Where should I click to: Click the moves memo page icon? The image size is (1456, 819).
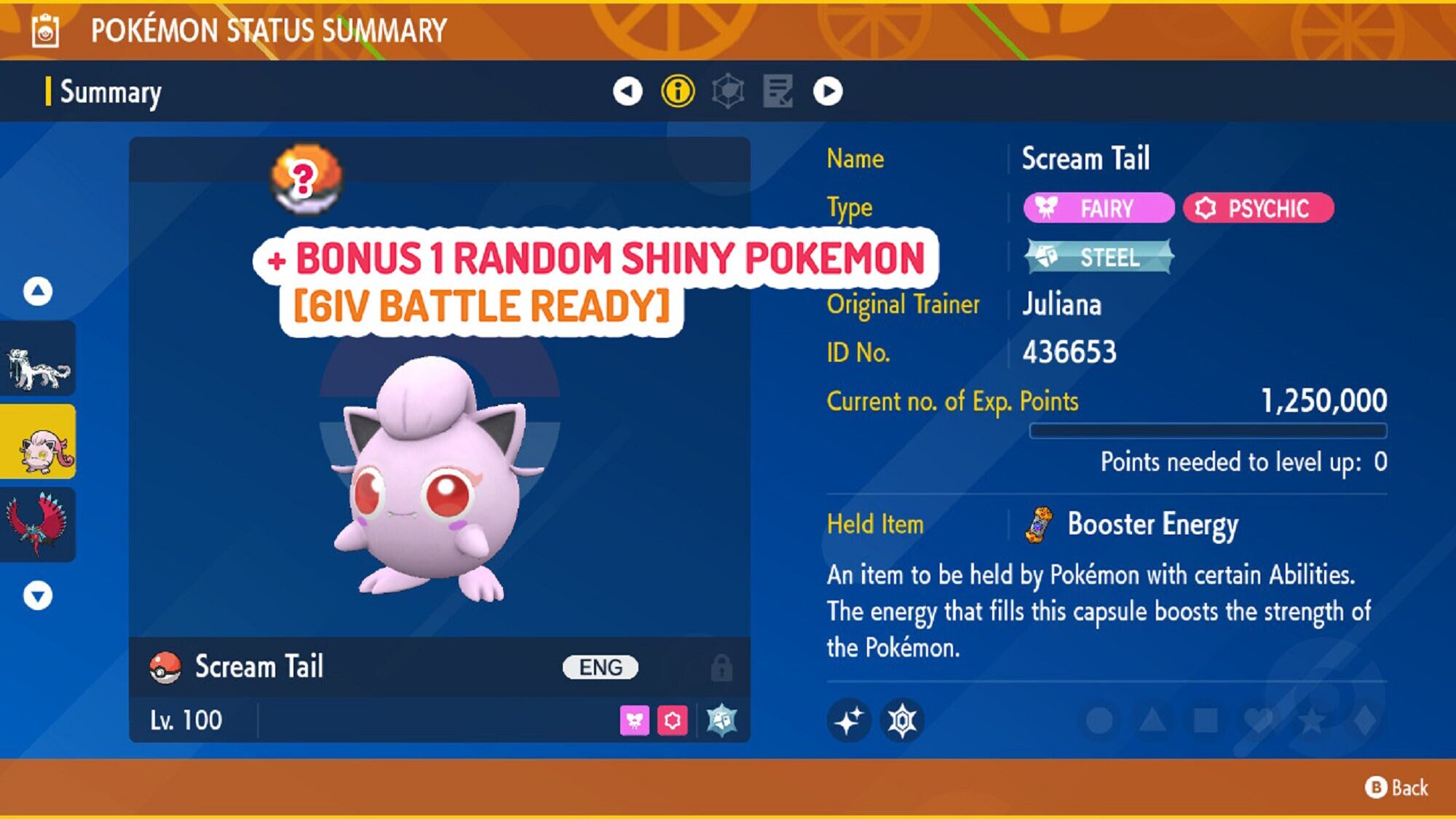tap(779, 92)
